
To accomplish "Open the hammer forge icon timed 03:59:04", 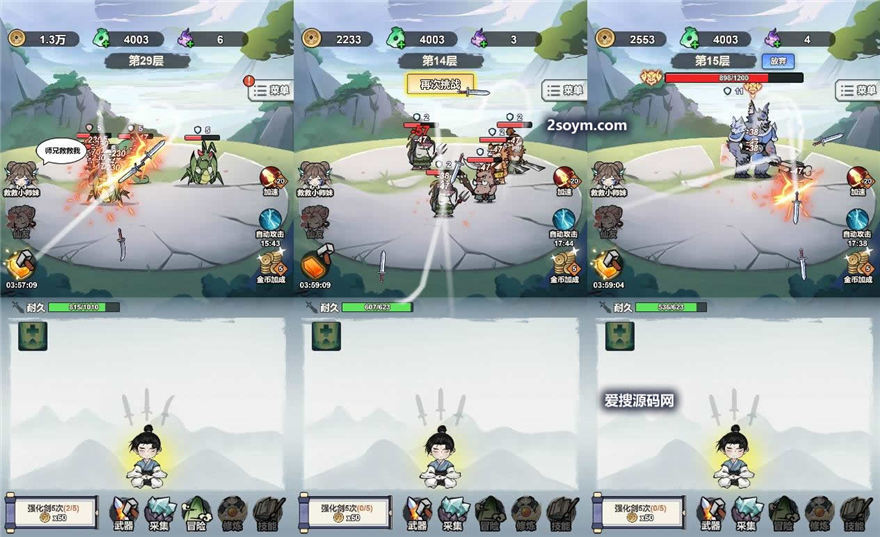I will pos(608,265).
